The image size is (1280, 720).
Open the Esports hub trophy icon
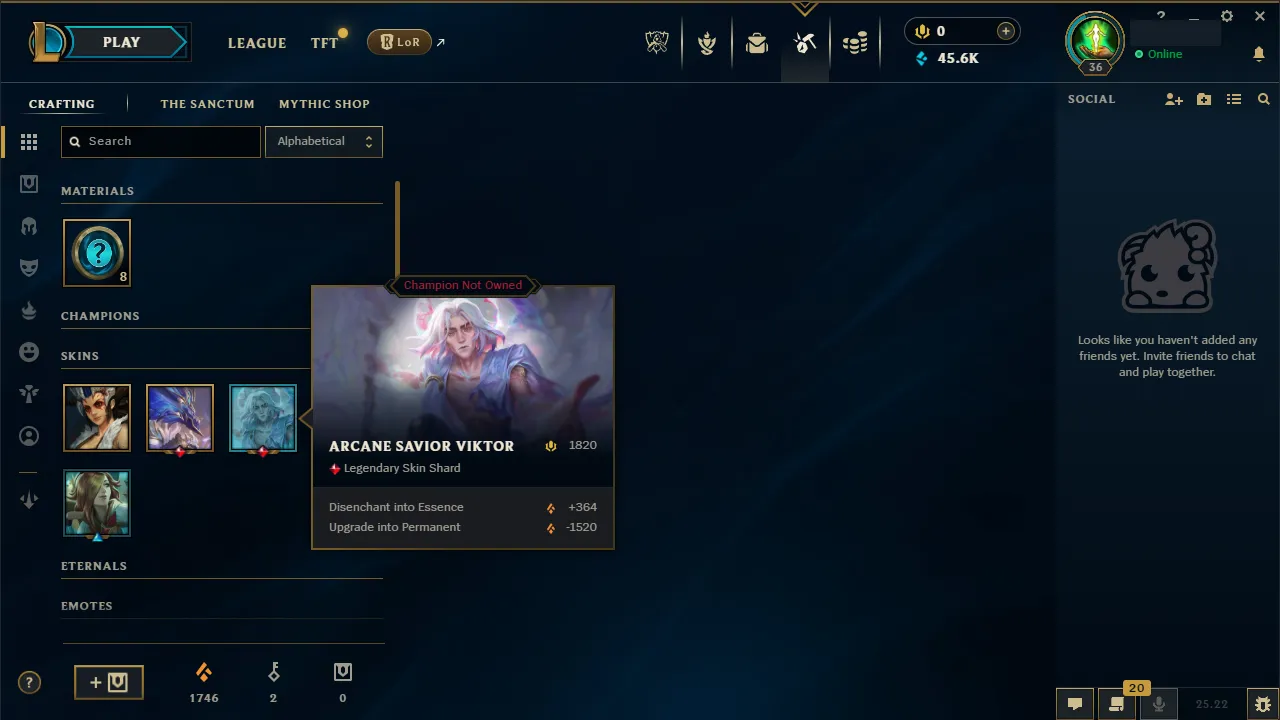point(657,42)
